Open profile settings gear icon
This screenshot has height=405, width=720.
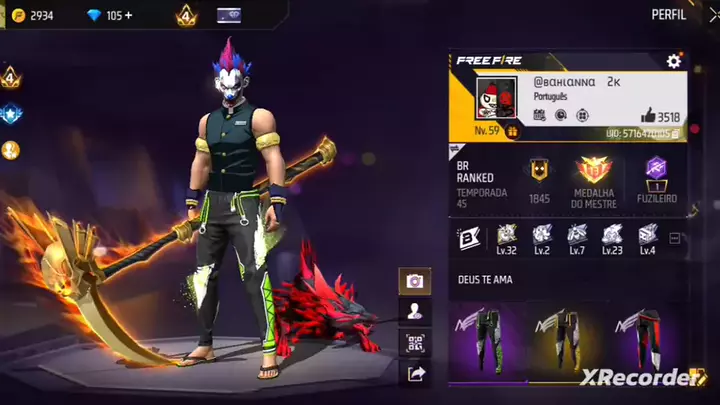[x=674, y=62]
